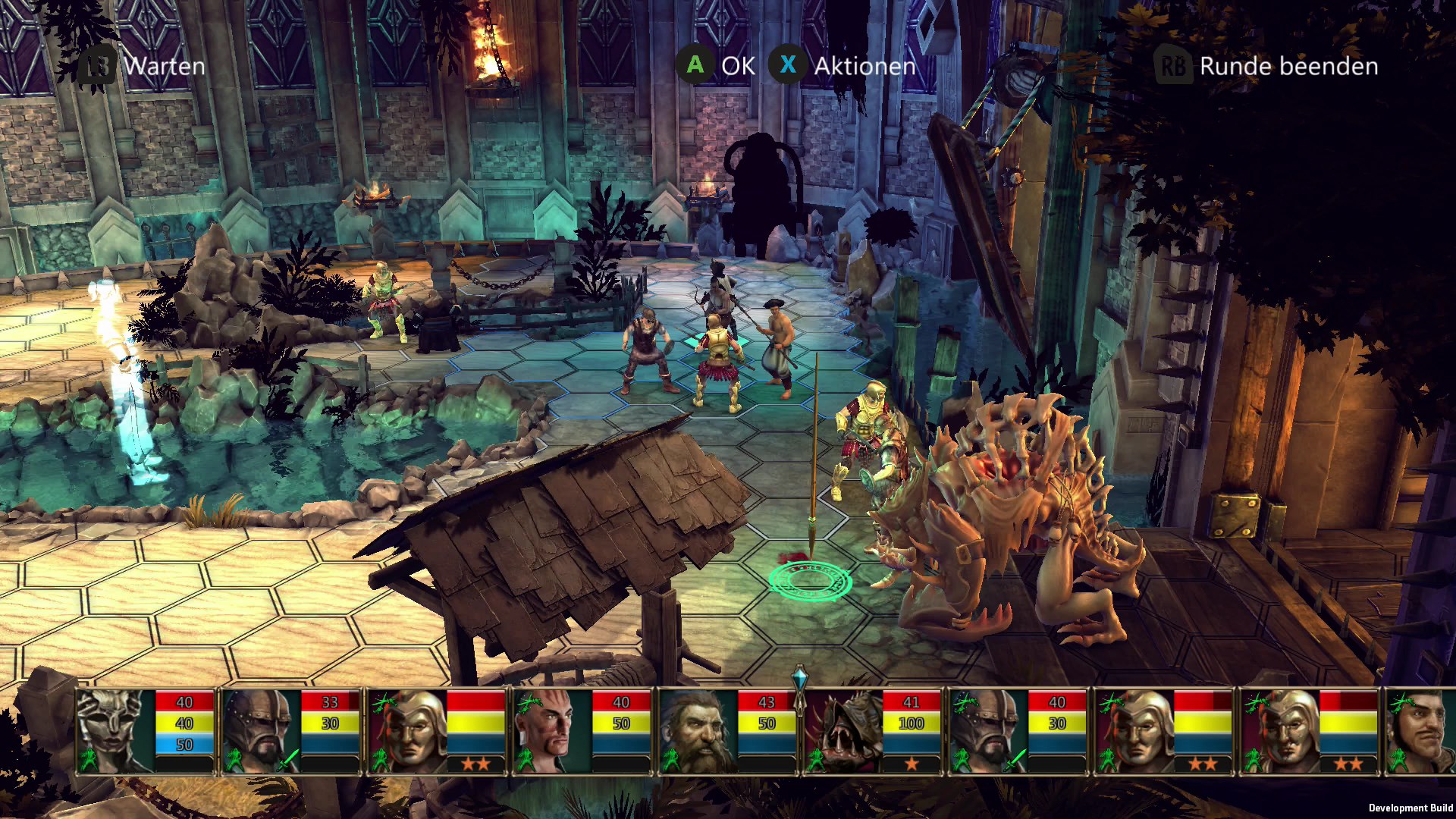Pick the tusked monster portrait in turn order
This screenshot has height=819, width=1456.
point(842,730)
